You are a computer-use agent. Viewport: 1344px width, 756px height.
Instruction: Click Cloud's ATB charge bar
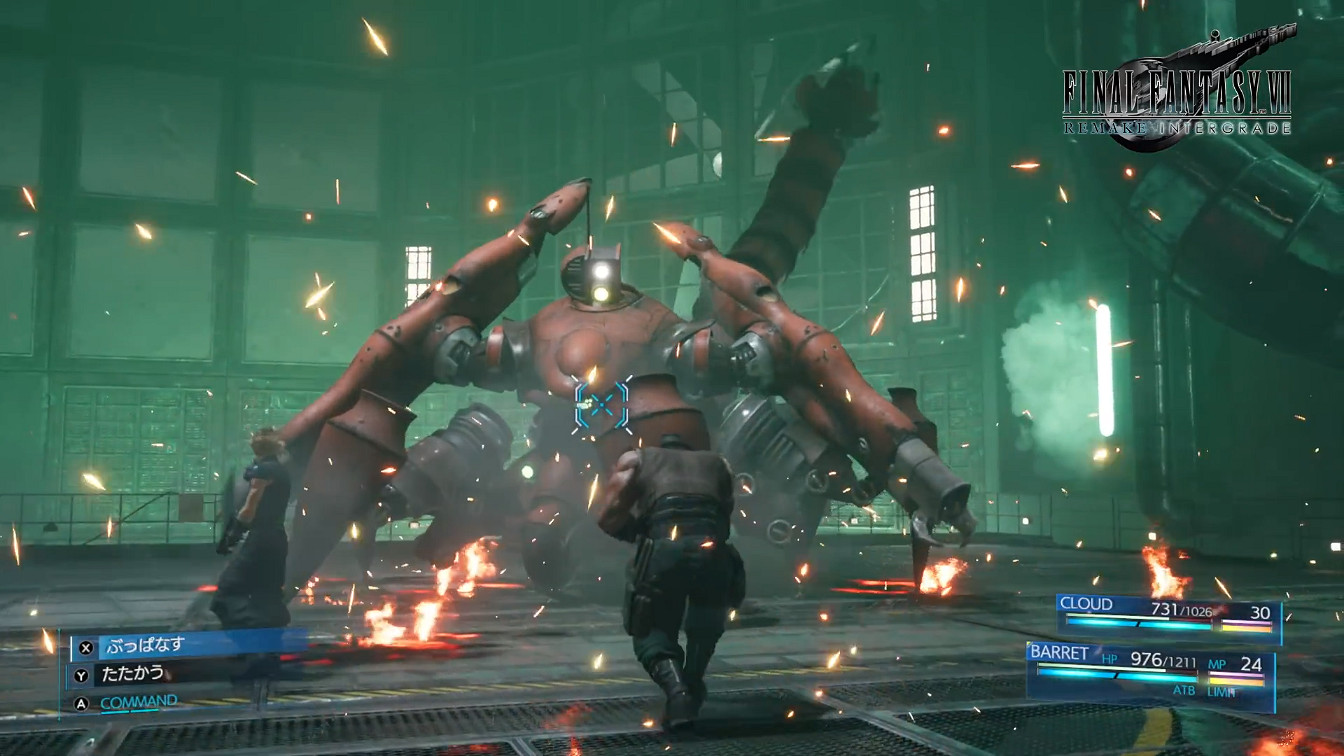(1130, 625)
